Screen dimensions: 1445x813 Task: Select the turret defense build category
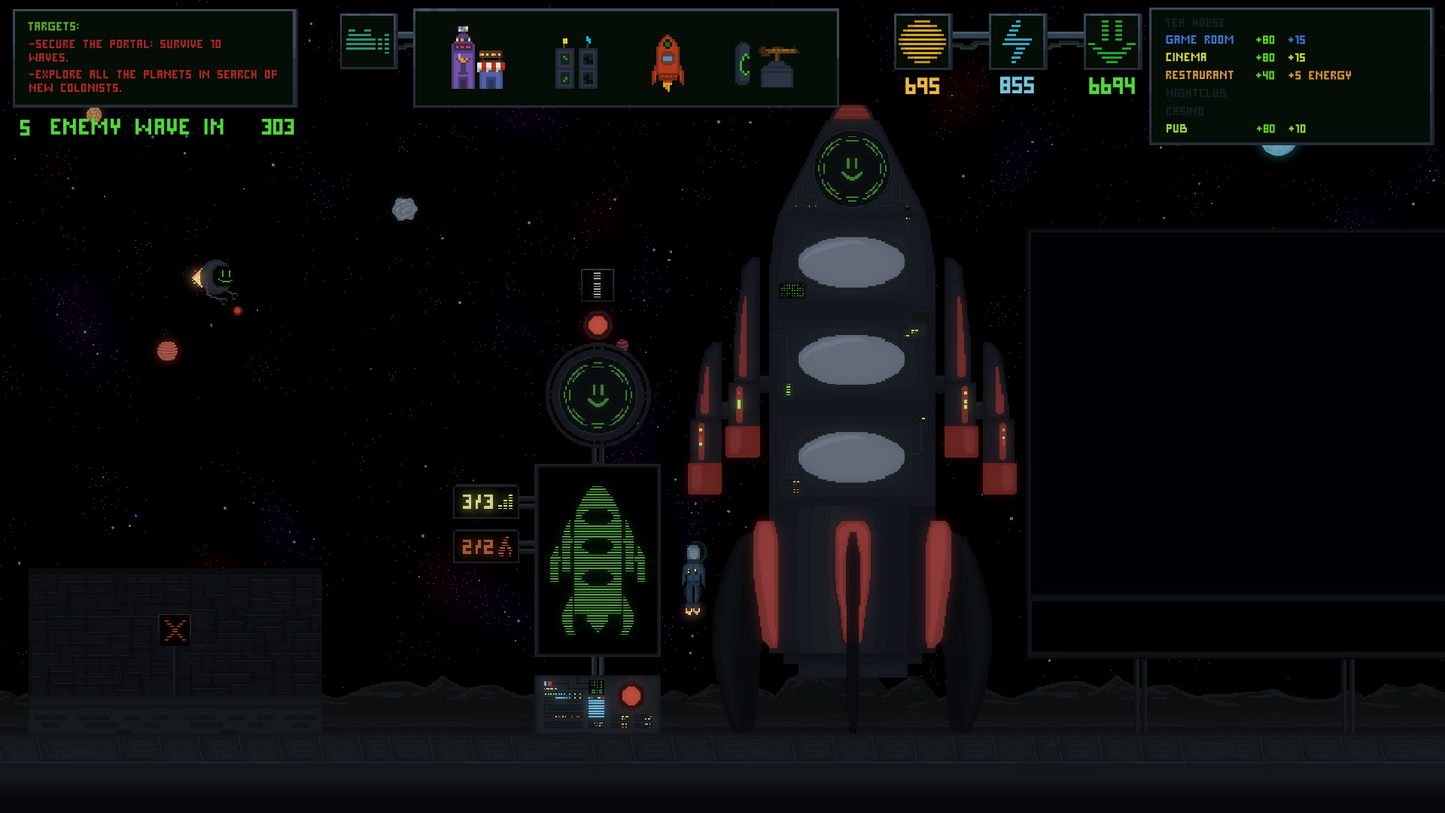coord(765,64)
